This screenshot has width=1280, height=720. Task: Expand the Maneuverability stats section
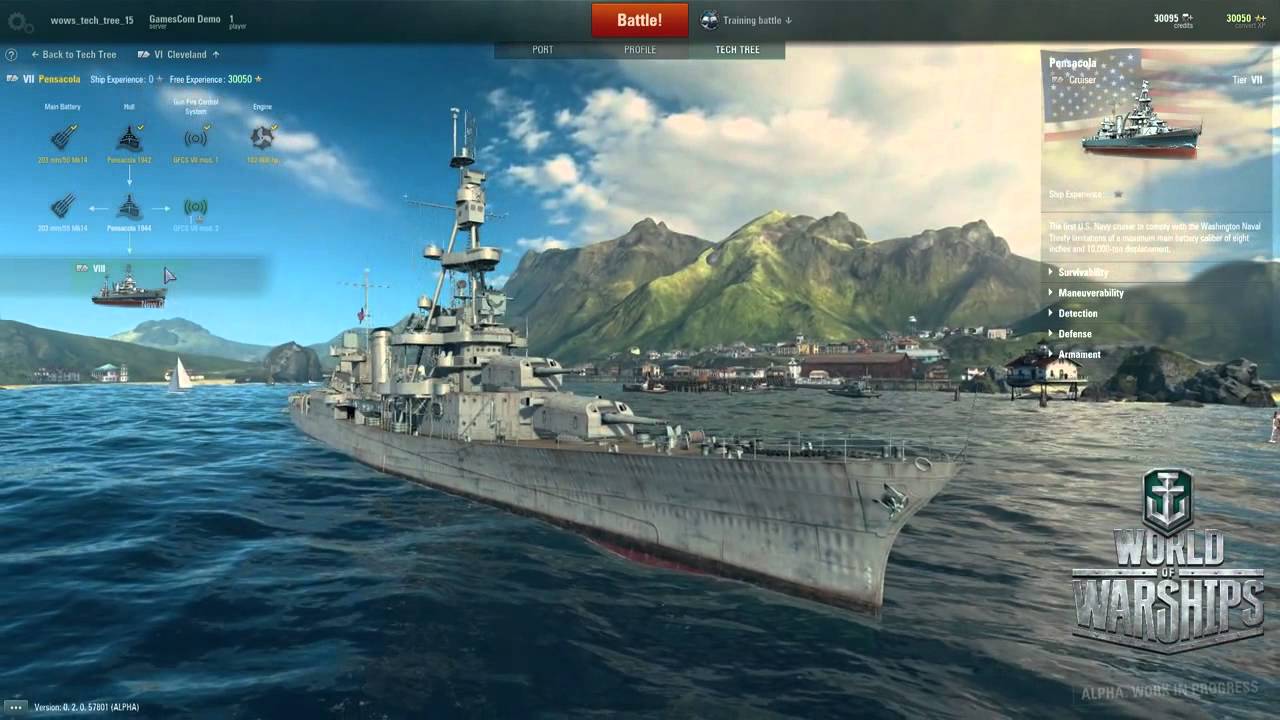tap(1090, 293)
